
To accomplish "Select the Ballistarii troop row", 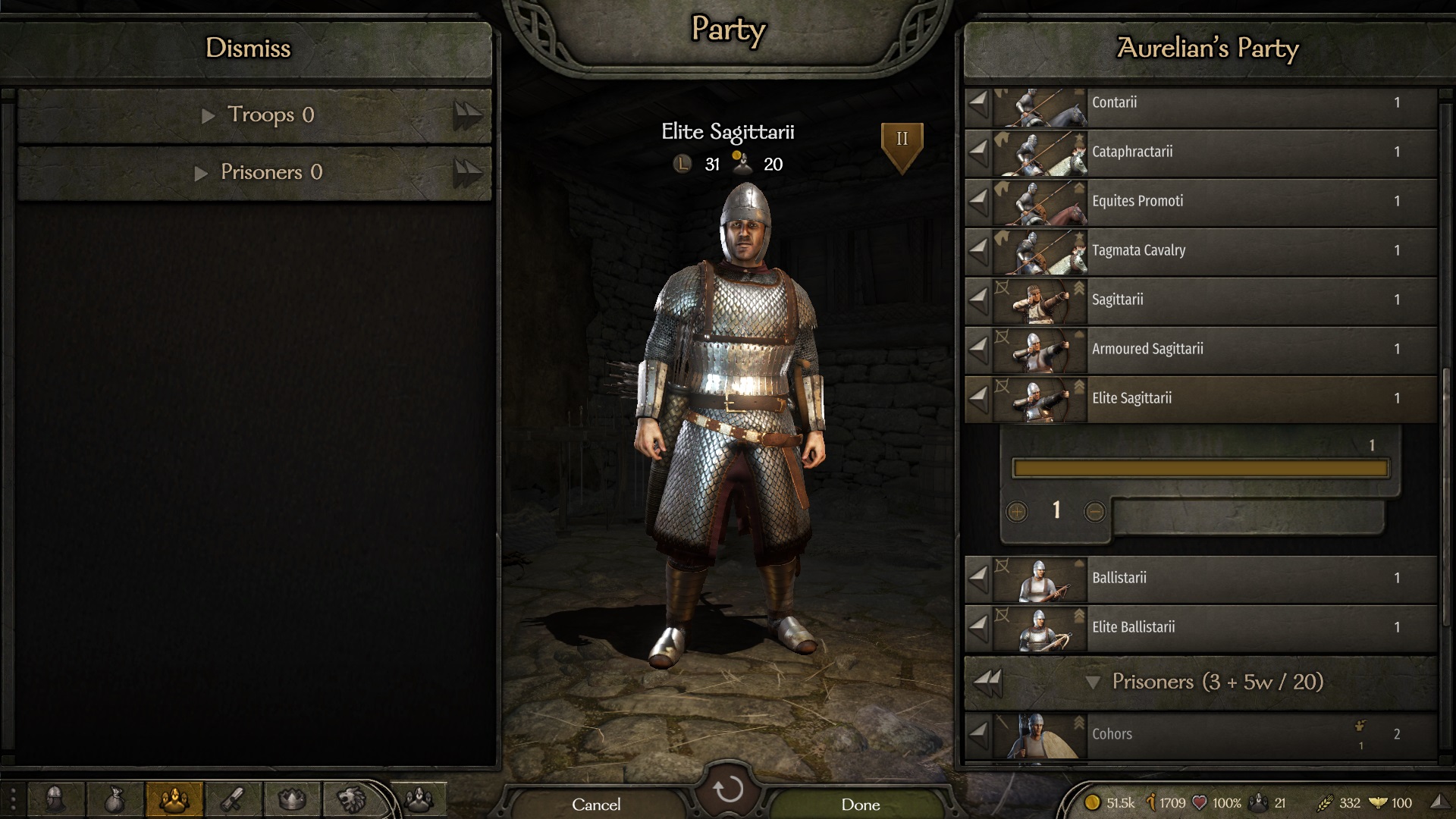I will click(1244, 579).
